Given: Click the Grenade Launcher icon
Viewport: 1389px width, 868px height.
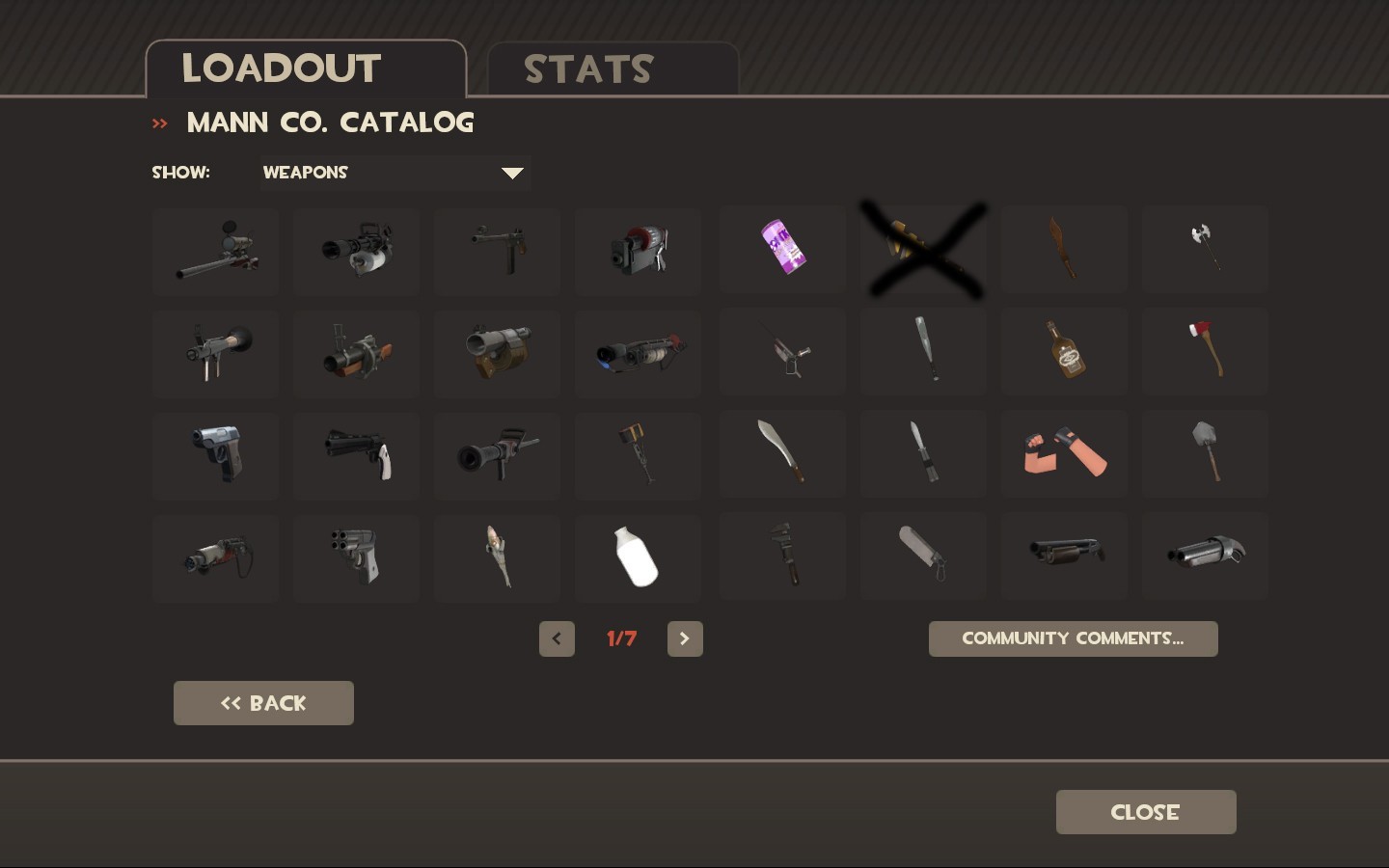Looking at the screenshot, I should click(x=356, y=354).
